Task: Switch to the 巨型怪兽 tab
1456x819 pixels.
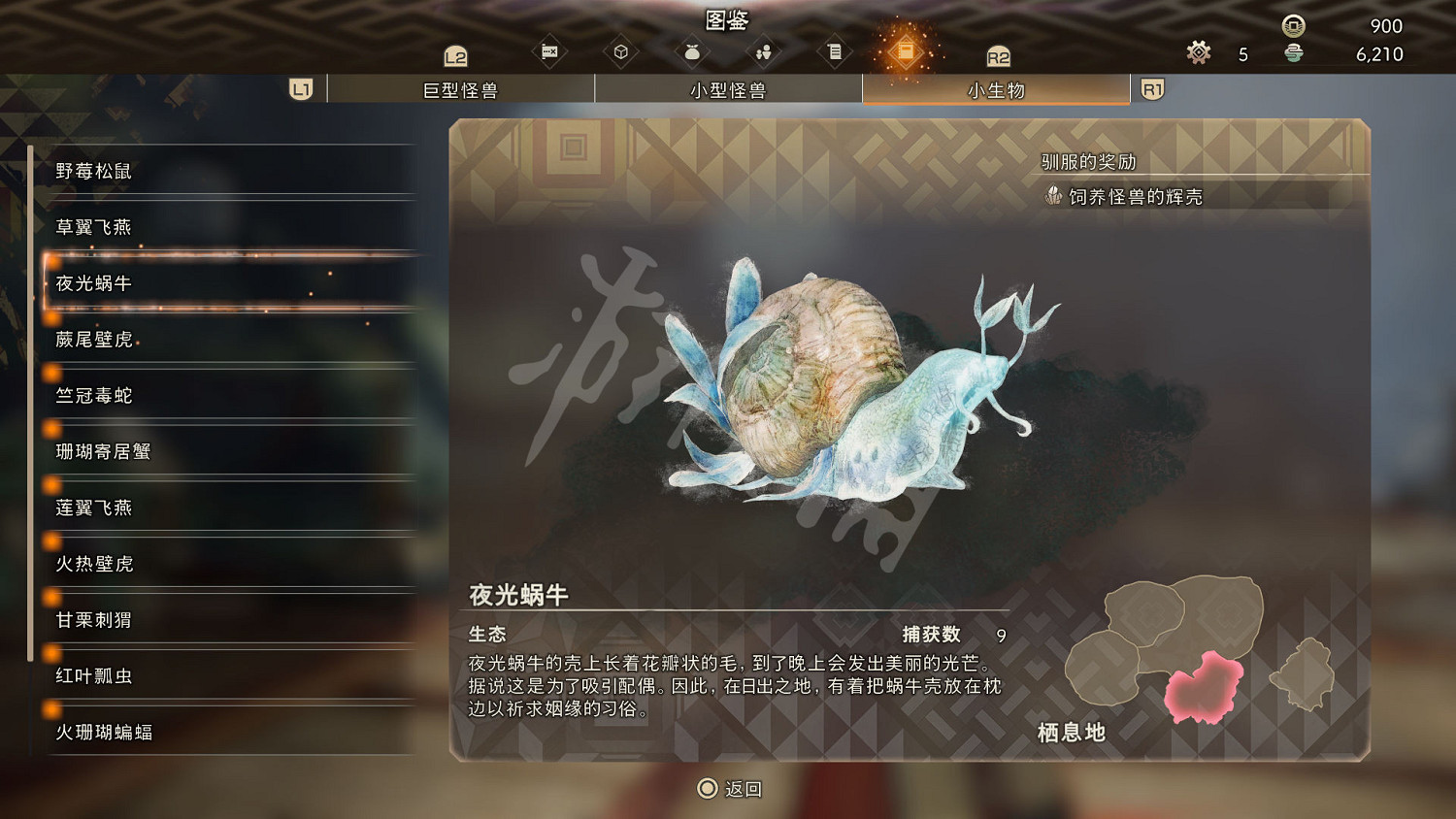Action: [461, 88]
